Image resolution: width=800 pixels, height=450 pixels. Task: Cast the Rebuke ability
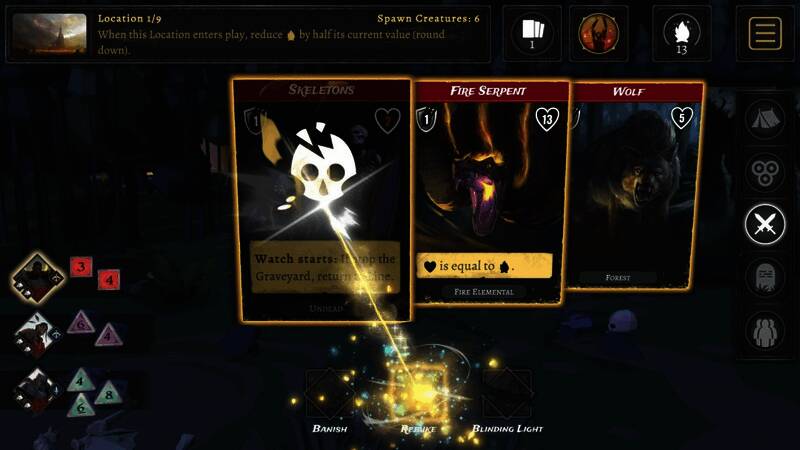[418, 395]
